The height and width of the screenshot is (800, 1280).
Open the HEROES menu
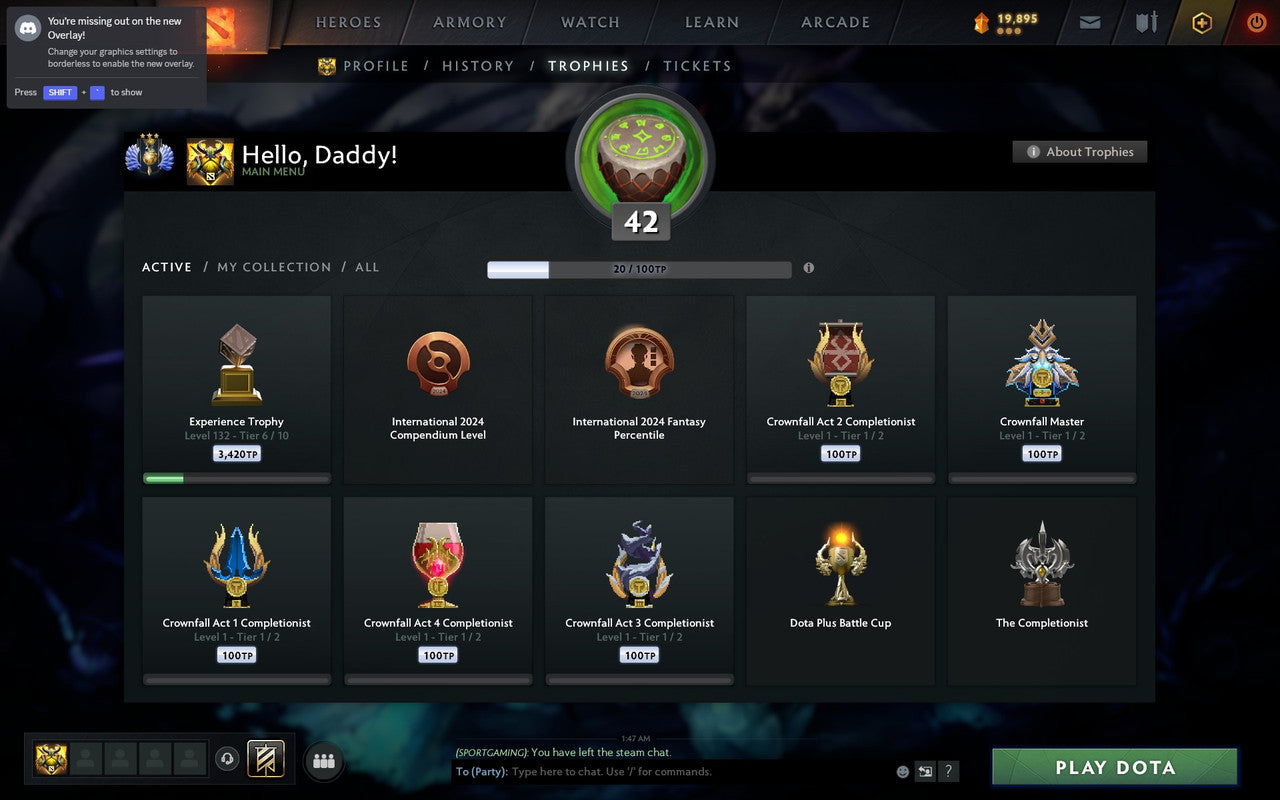click(347, 22)
